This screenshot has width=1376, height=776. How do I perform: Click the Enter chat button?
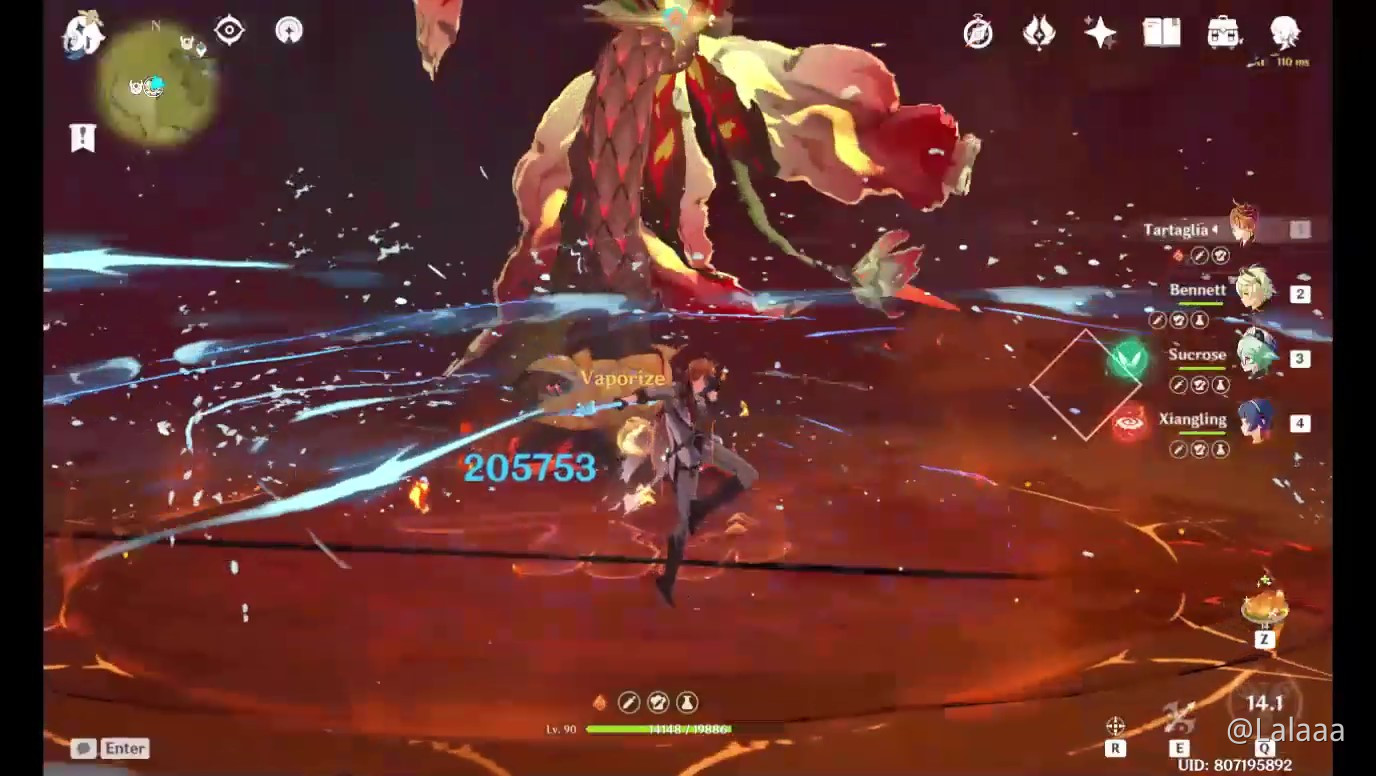click(122, 748)
